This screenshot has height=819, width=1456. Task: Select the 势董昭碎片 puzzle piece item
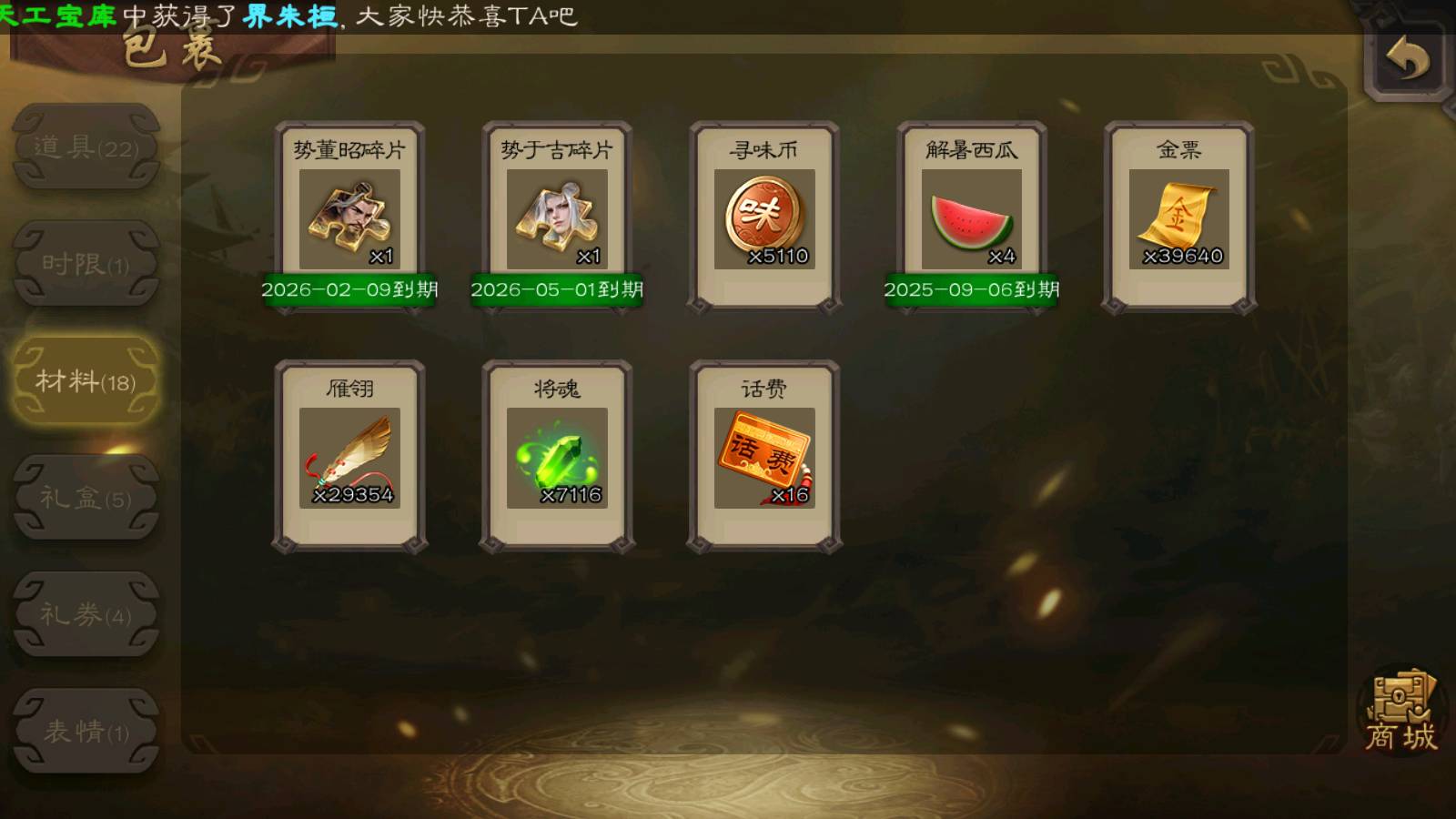click(x=349, y=218)
